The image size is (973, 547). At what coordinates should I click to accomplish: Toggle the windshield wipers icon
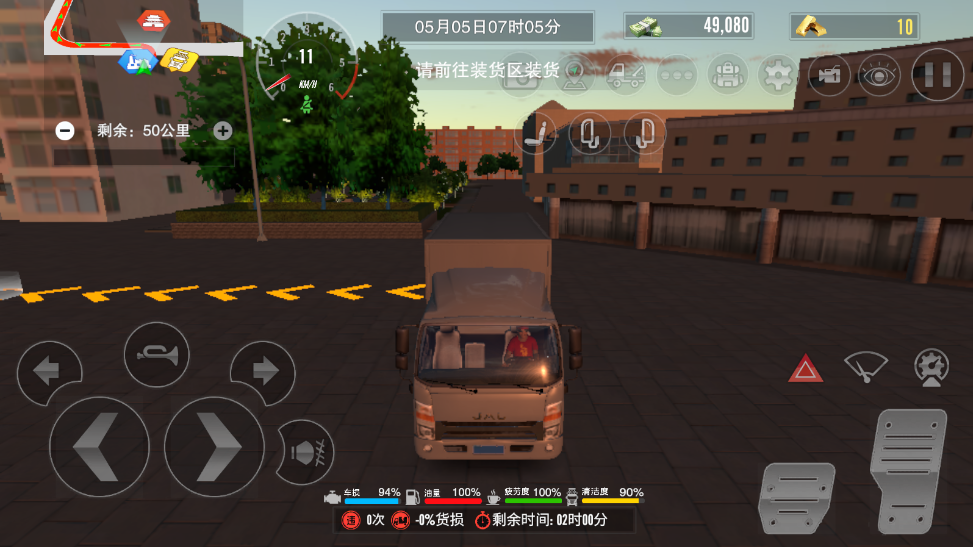point(865,367)
